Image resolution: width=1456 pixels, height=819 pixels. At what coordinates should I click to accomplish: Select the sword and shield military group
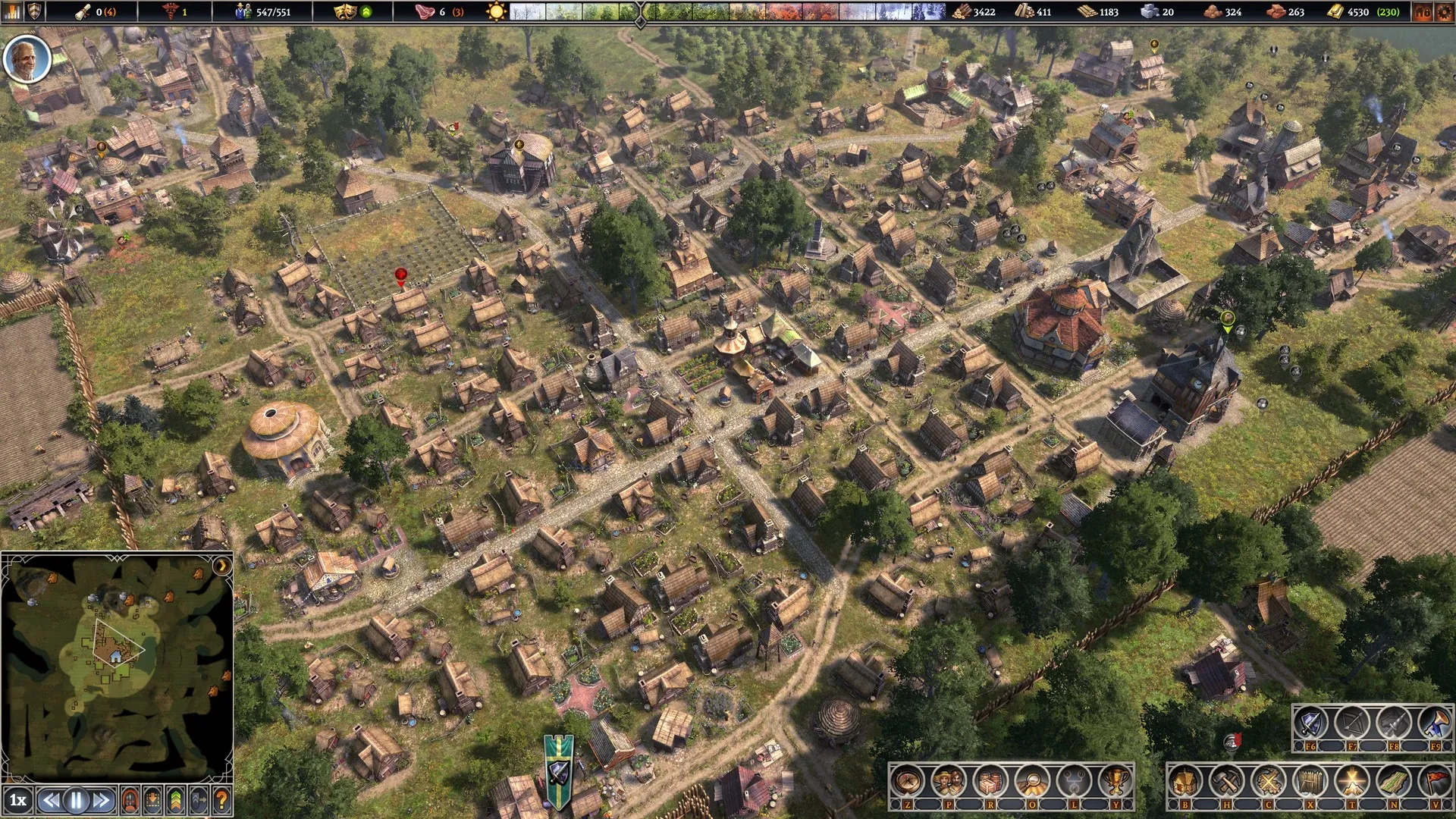1310,723
